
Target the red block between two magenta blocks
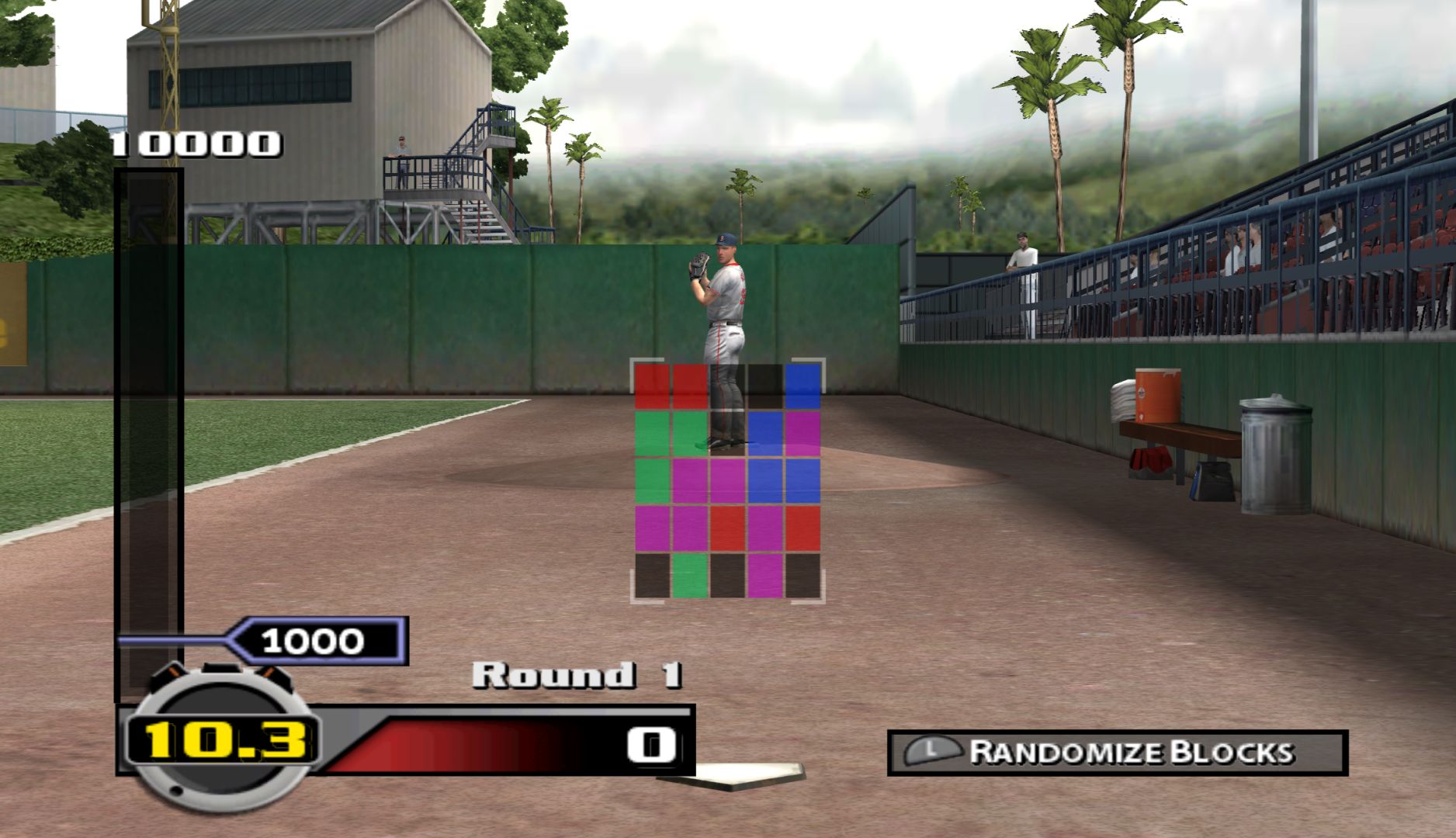pyautogui.click(x=727, y=528)
